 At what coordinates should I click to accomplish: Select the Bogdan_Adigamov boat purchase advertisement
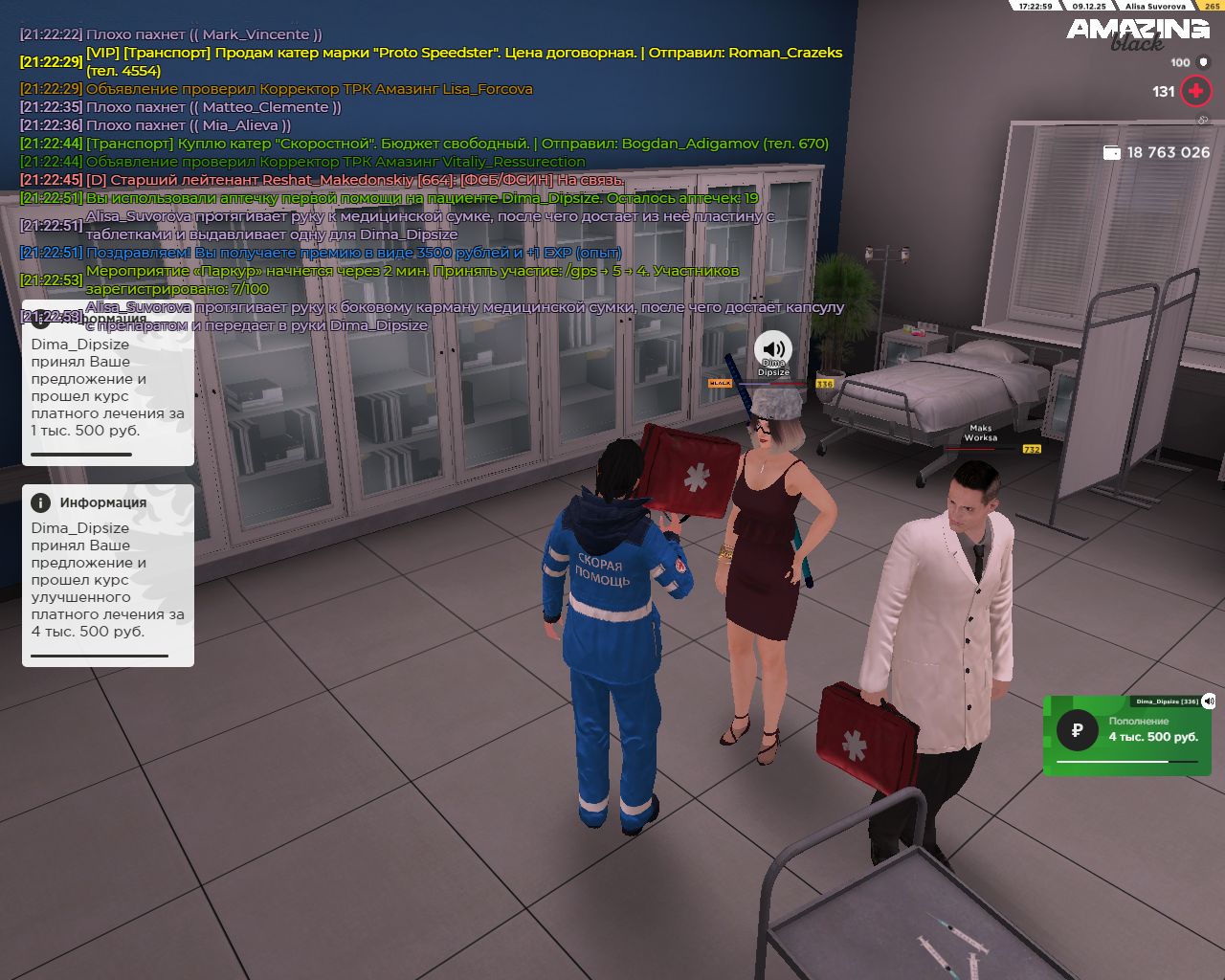tap(457, 144)
